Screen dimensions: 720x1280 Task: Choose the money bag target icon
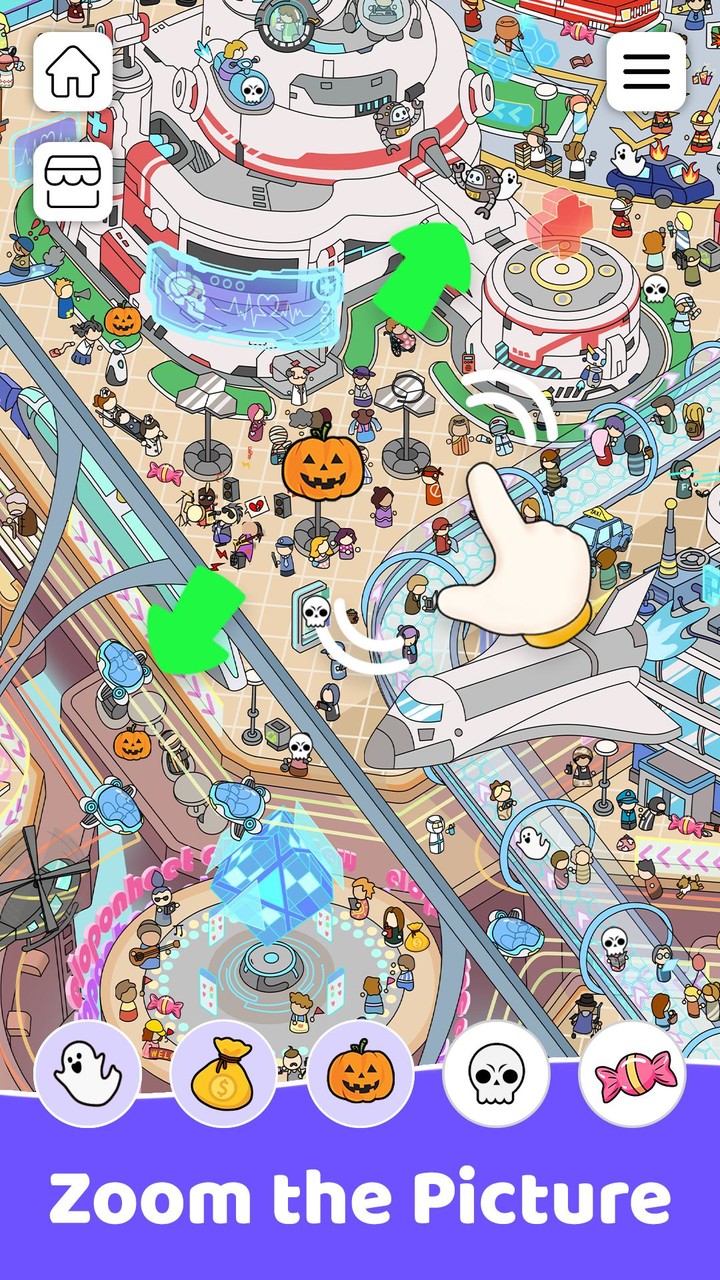pos(224,1074)
